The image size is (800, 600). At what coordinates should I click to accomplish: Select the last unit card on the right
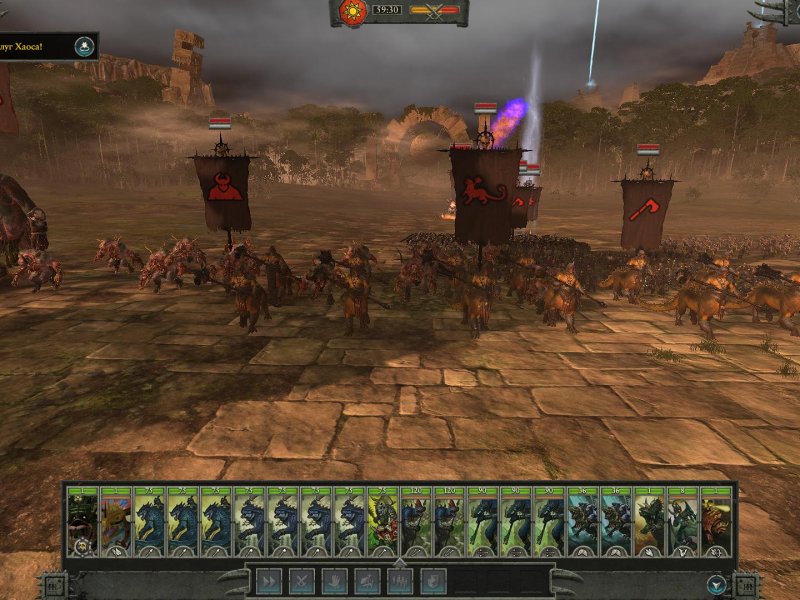tap(716, 521)
